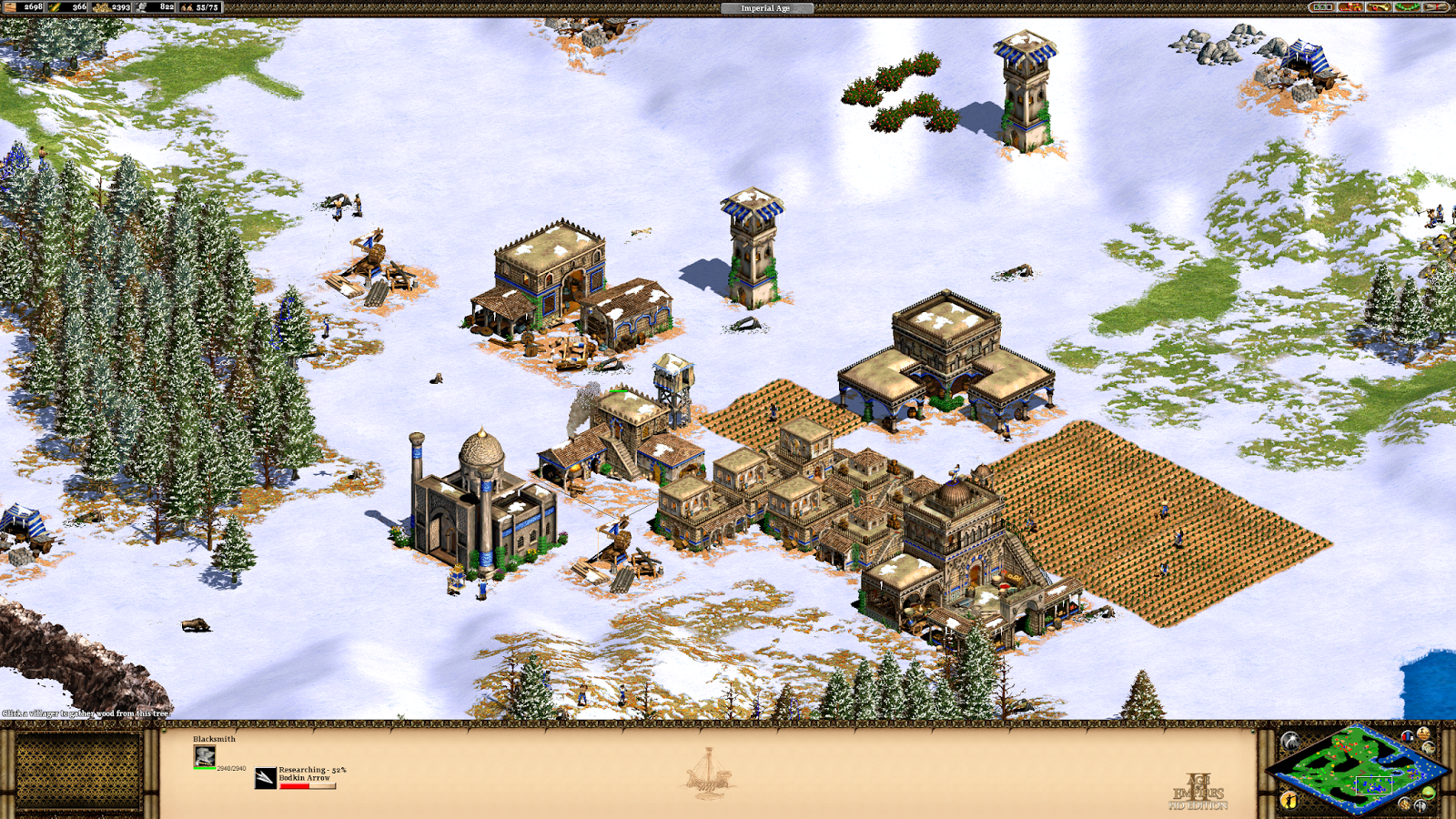The height and width of the screenshot is (819, 1456).
Task: Click the stone resource icon
Action: [140, 7]
